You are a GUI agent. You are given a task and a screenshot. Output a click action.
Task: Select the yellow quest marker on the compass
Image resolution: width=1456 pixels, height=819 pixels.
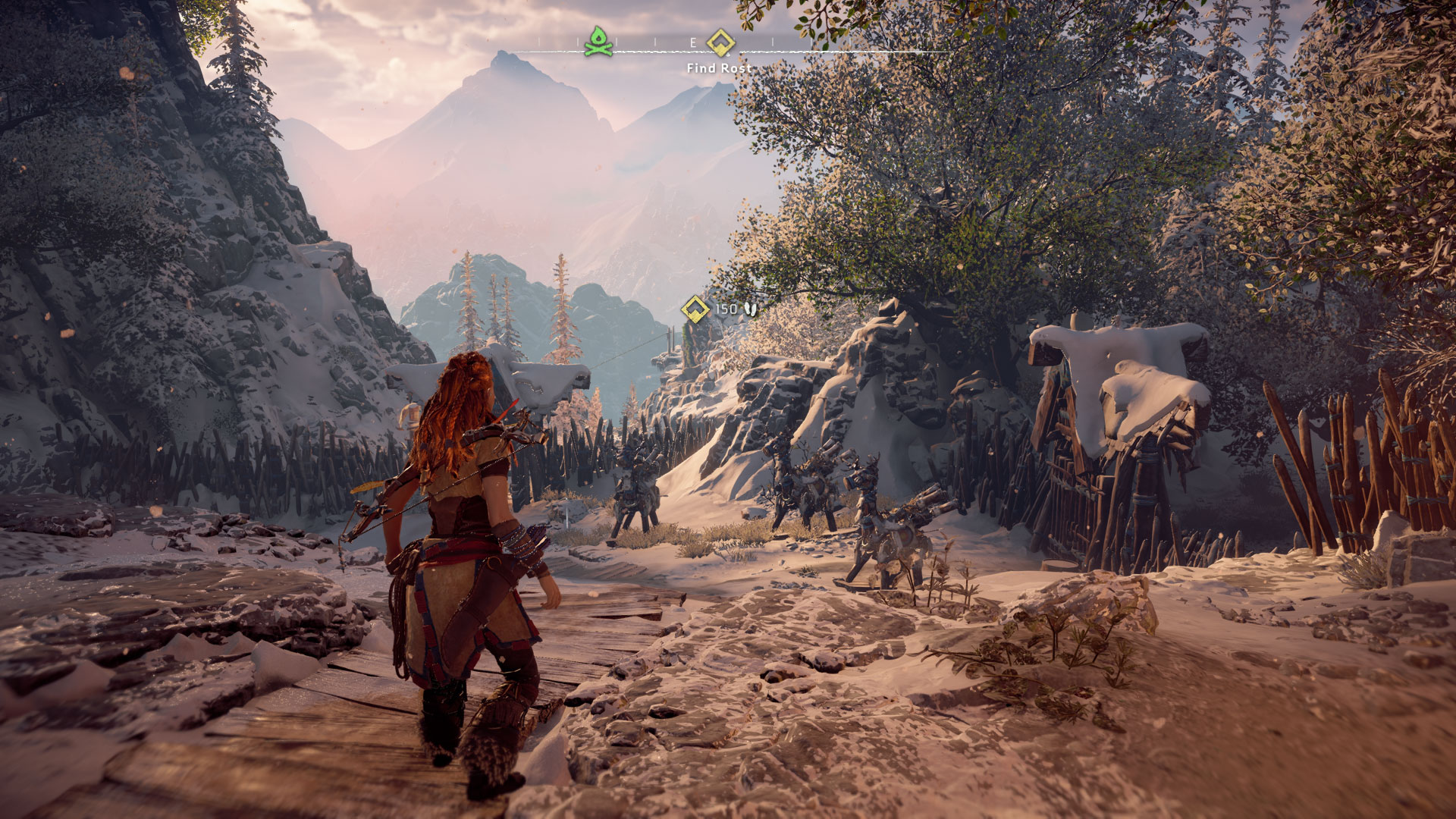[x=718, y=42]
